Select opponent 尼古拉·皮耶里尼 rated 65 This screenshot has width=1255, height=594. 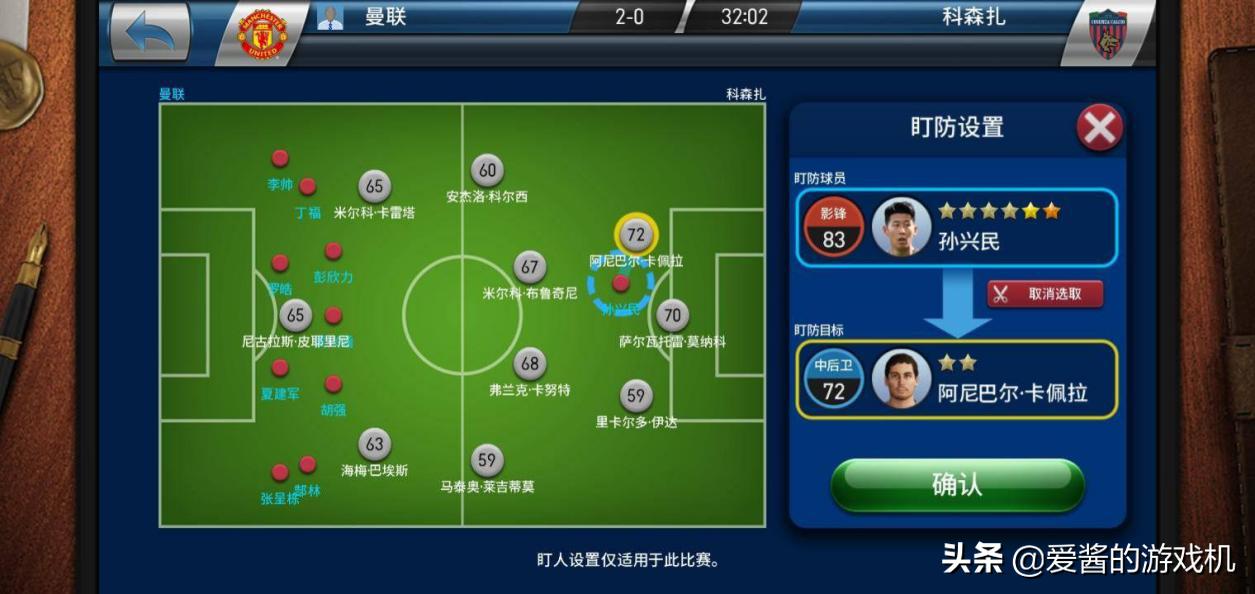(x=295, y=316)
